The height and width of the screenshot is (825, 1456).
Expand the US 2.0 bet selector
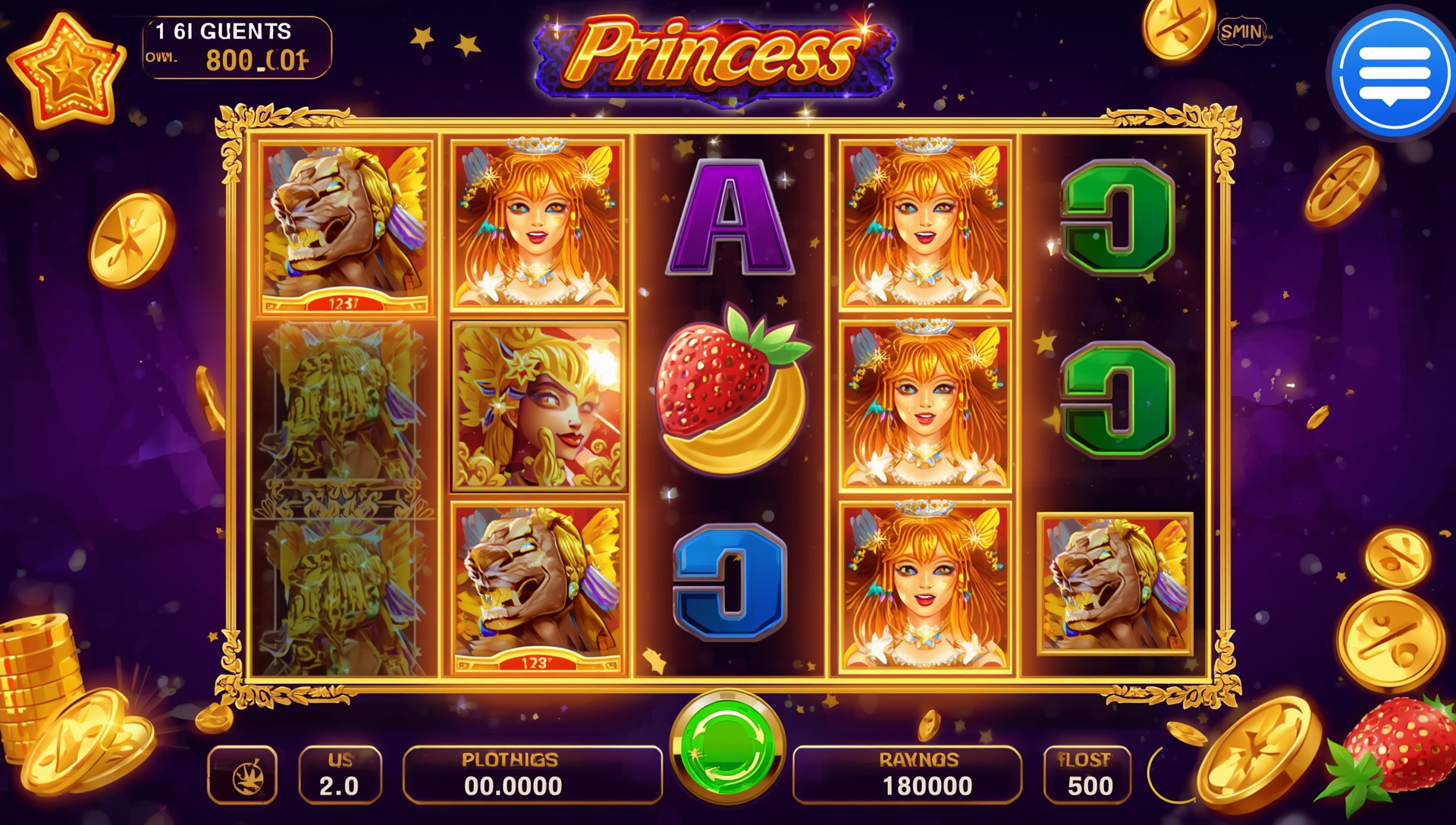340,775
